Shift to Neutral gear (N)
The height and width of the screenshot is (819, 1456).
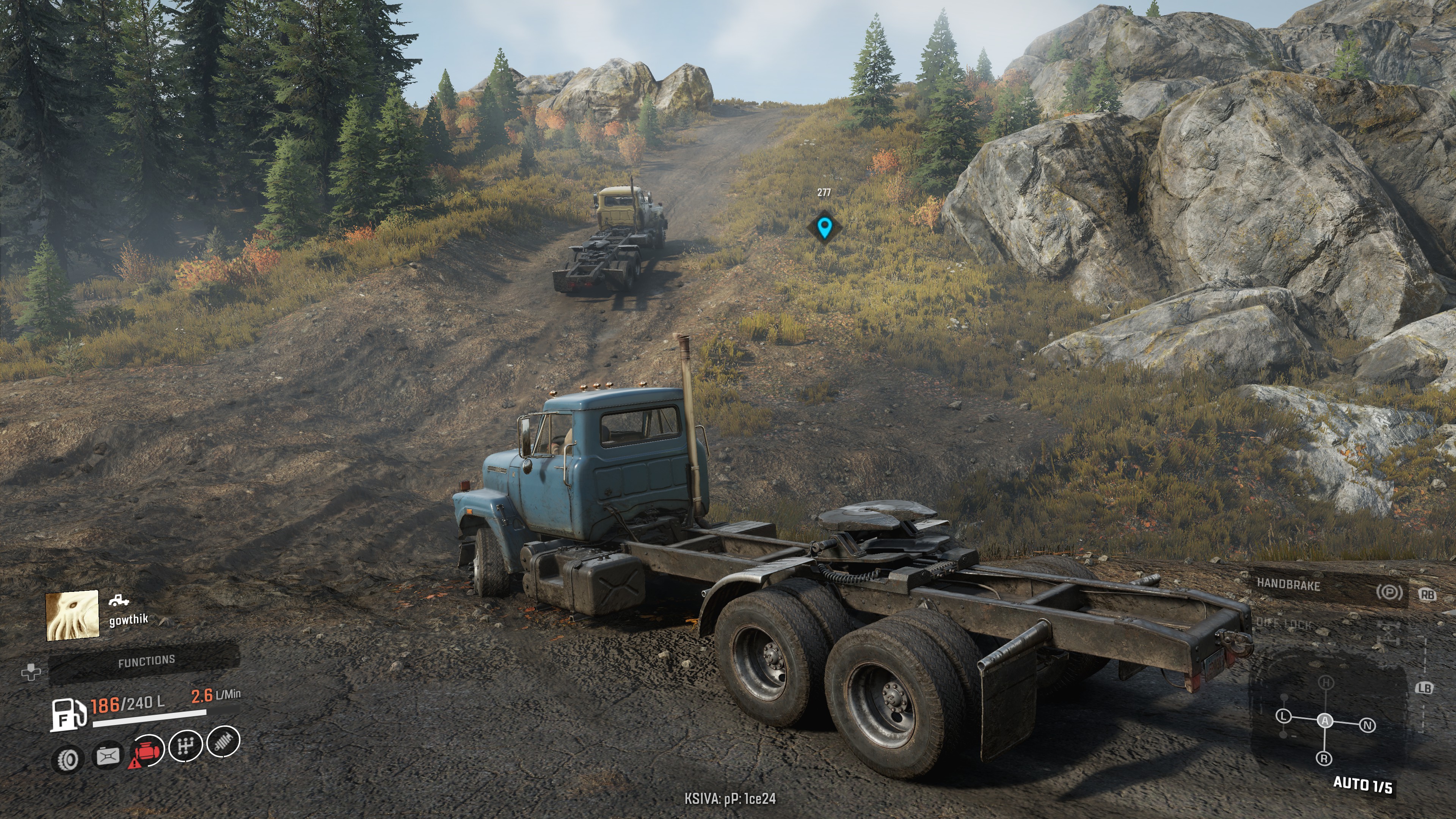pos(1367,725)
